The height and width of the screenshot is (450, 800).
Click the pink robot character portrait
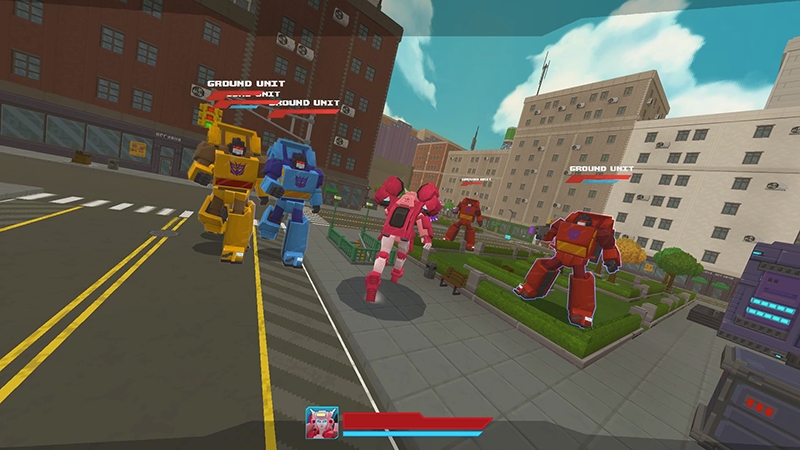point(322,423)
